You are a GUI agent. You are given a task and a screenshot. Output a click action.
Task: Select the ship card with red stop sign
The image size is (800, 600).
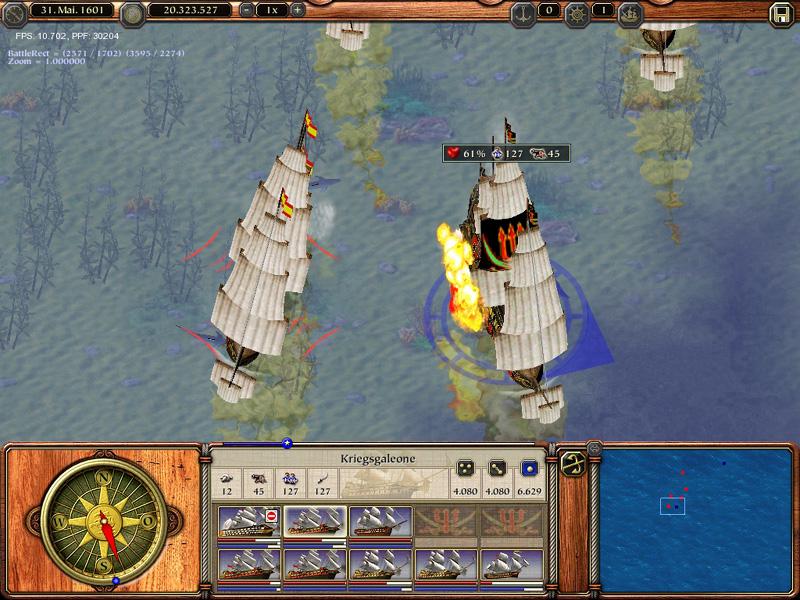[x=248, y=523]
